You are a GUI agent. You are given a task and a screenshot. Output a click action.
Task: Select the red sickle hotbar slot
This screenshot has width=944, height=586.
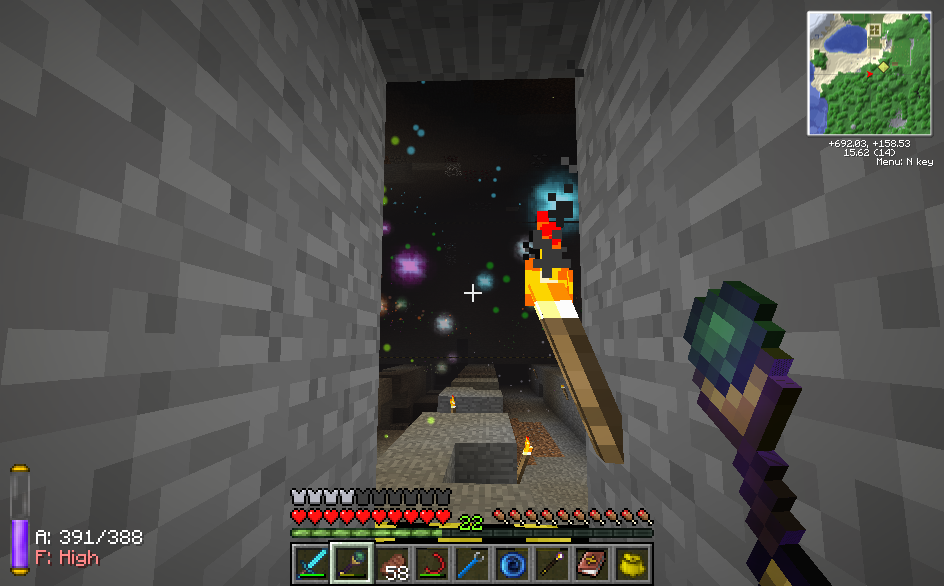pyautogui.click(x=432, y=563)
